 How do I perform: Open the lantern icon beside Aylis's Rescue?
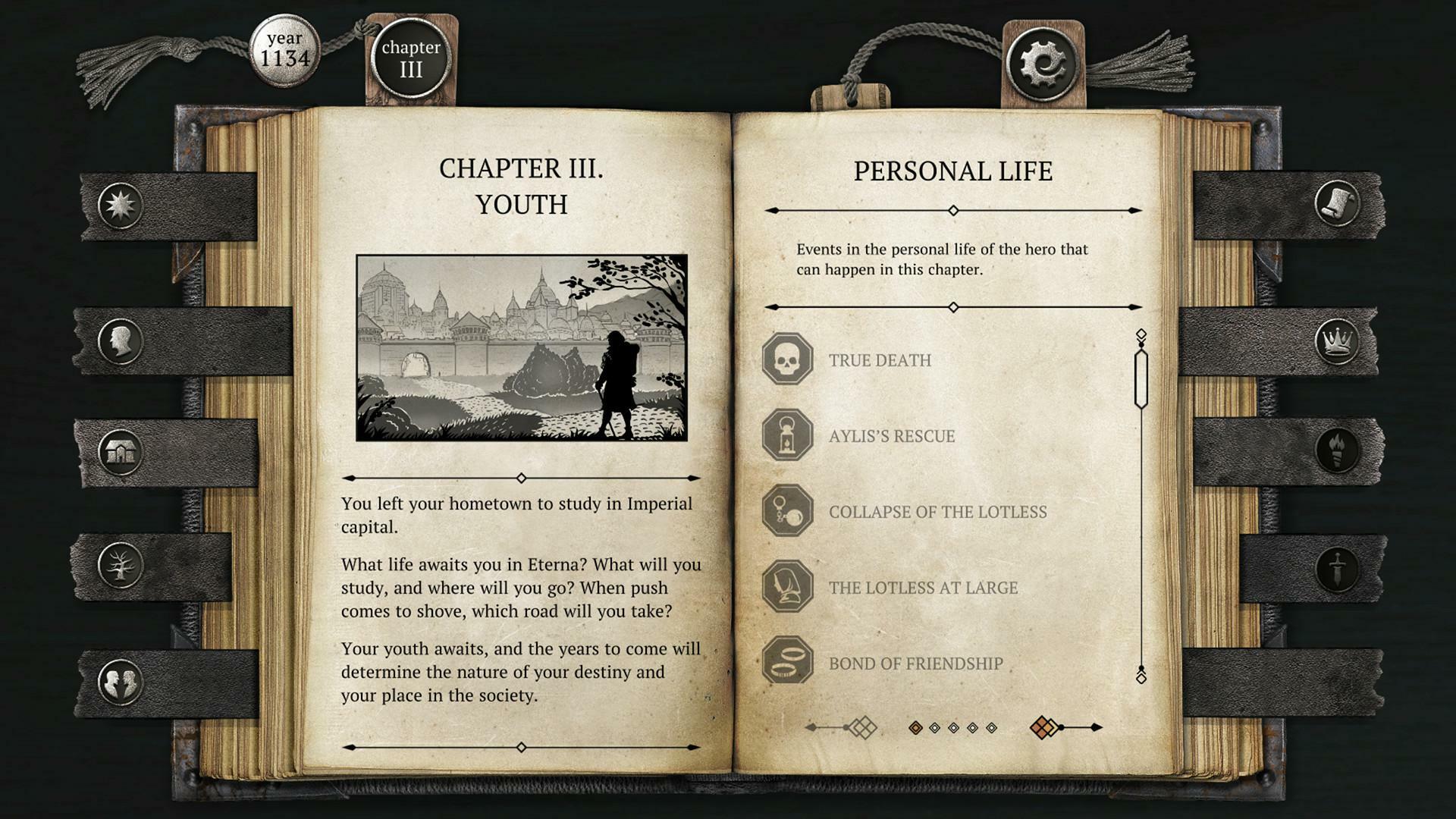click(789, 436)
